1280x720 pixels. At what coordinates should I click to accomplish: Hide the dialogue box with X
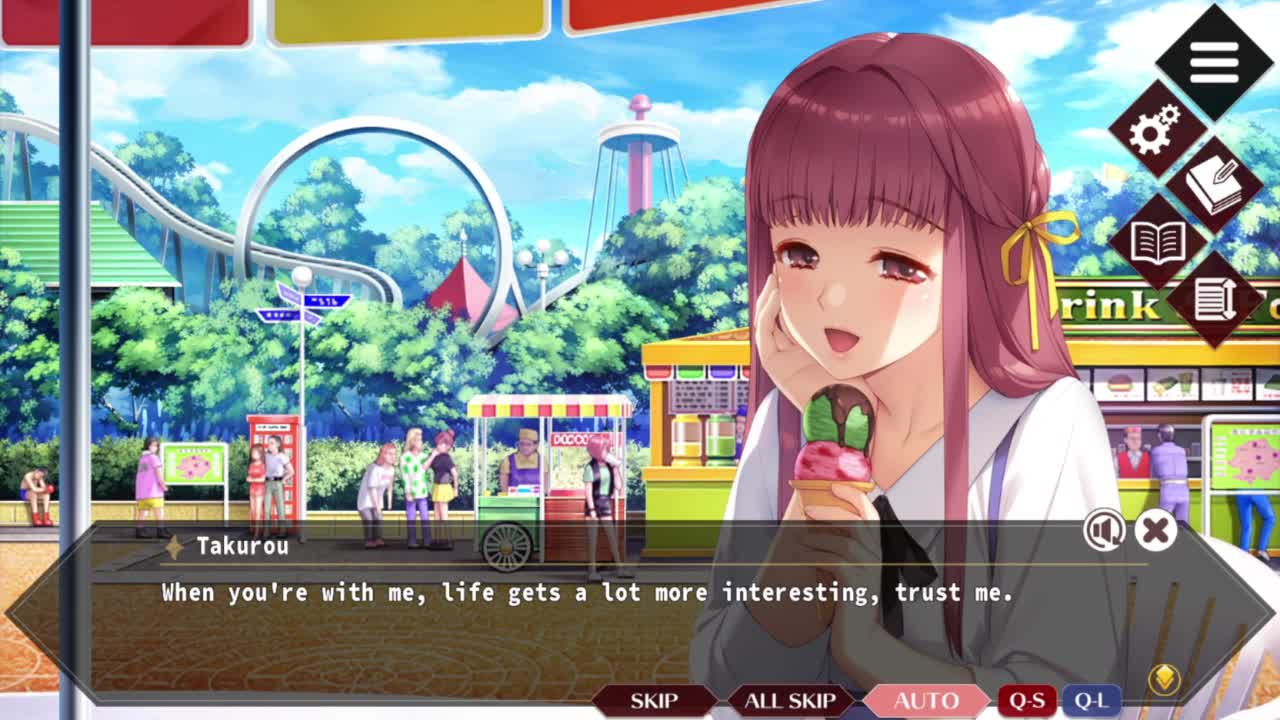(x=1155, y=531)
